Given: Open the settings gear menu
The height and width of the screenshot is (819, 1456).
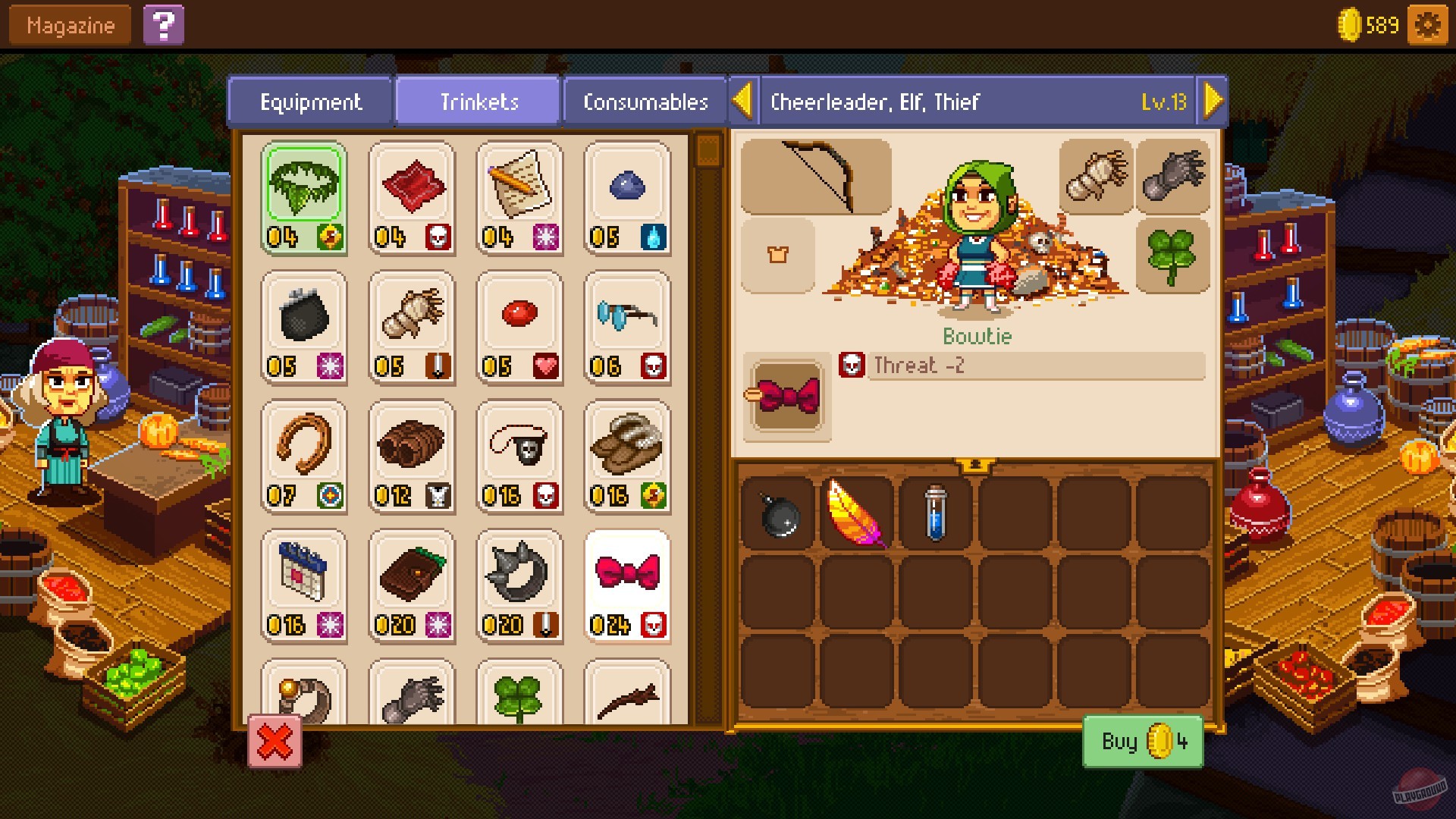Looking at the screenshot, I should pos(1429,24).
